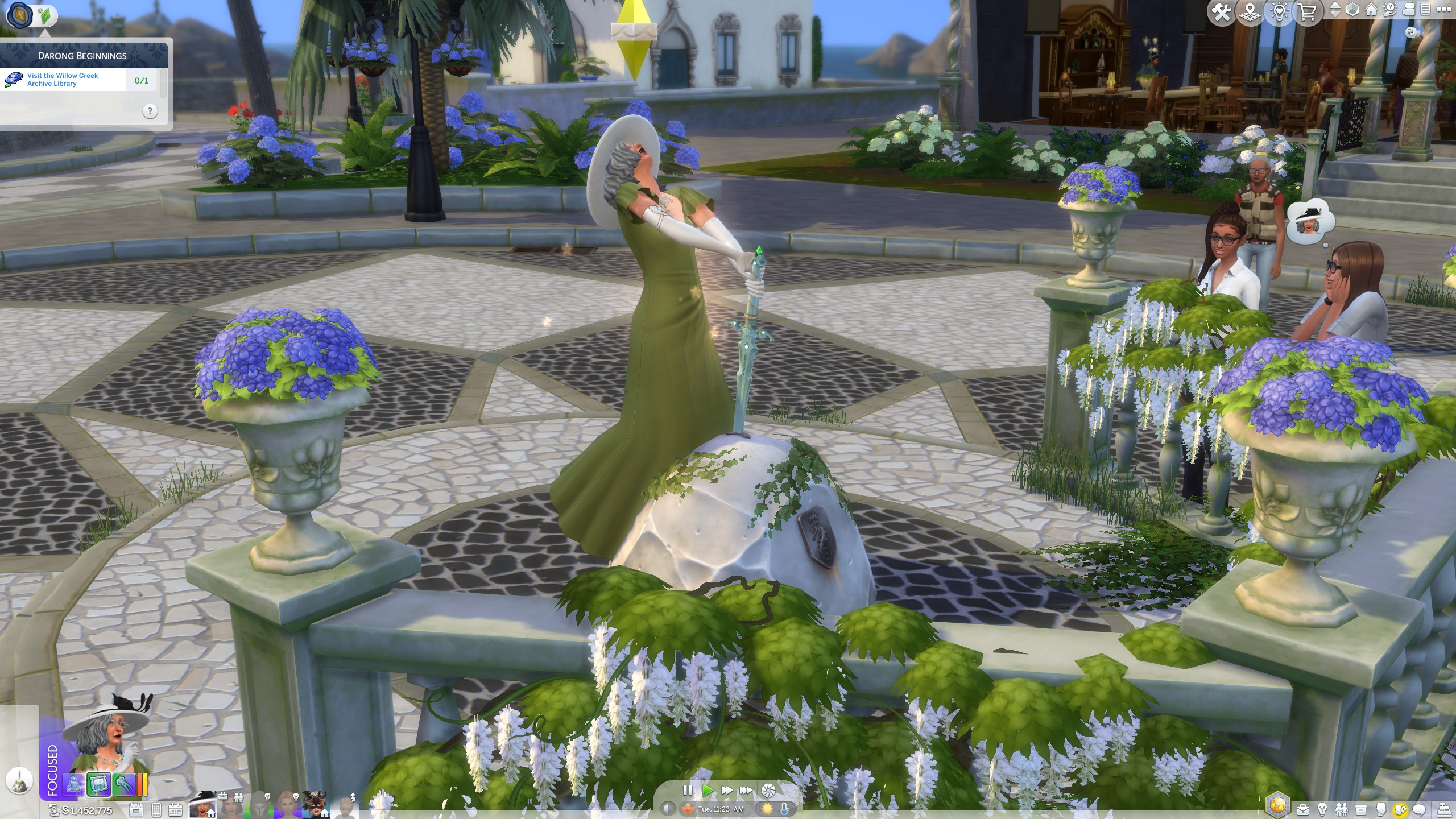The image size is (1456, 819).
Task: Set game to normal play speed
Action: pos(707,790)
